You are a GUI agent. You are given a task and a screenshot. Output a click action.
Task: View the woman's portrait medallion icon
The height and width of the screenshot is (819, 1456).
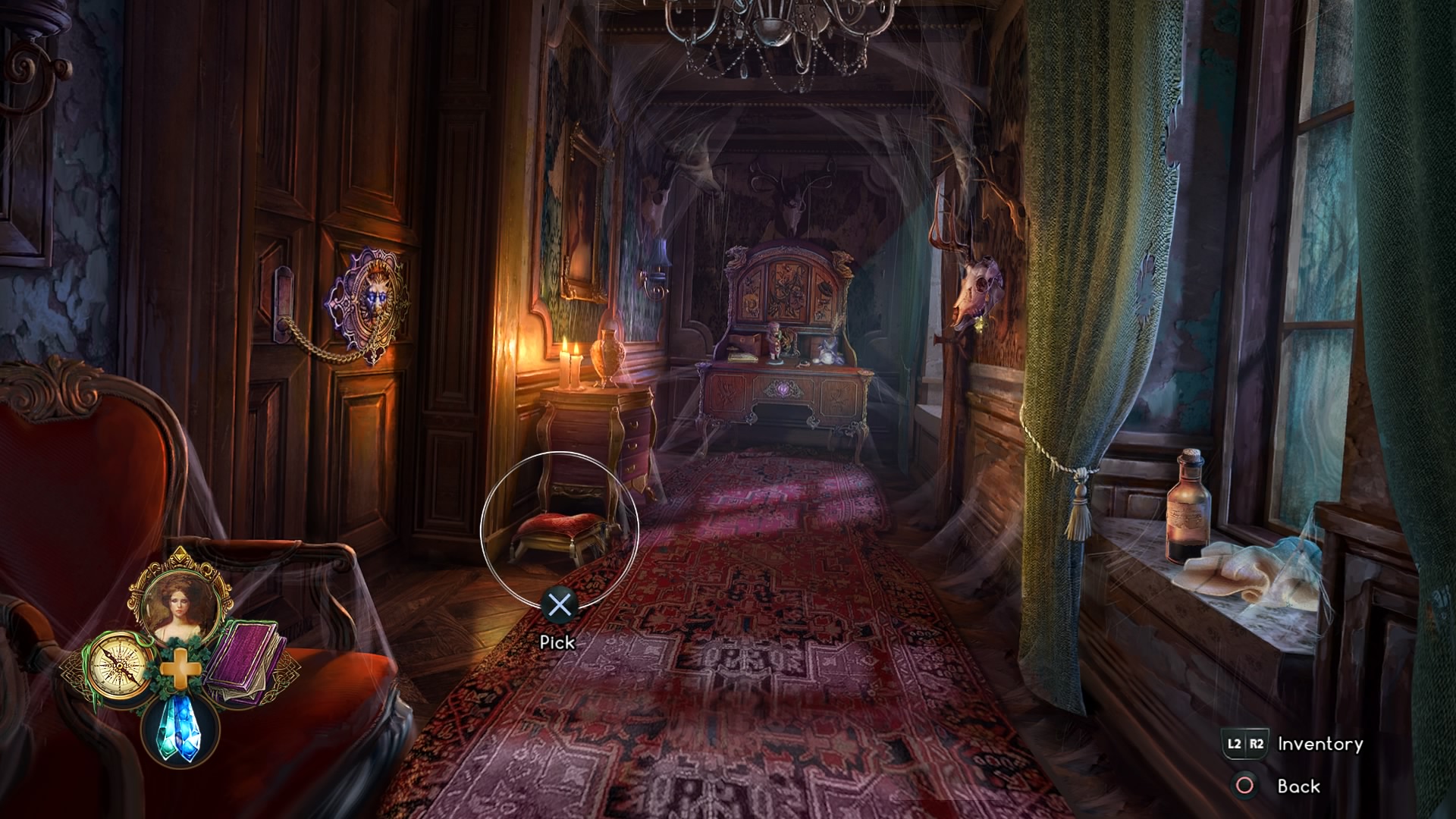coord(182,603)
